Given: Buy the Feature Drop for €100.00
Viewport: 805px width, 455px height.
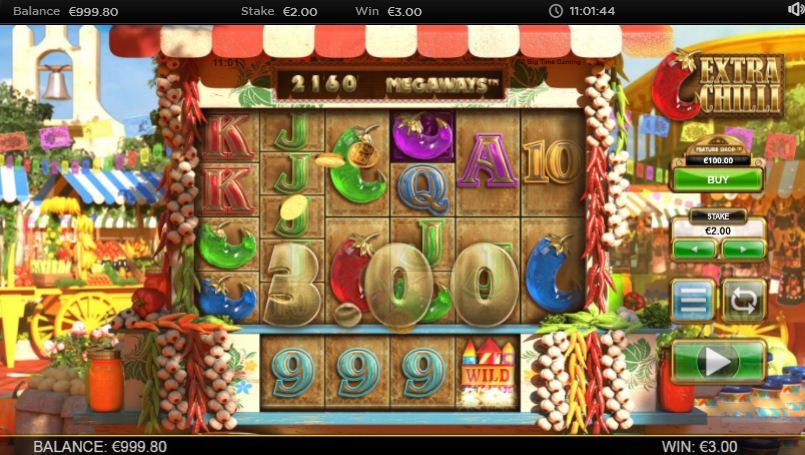Looking at the screenshot, I should (715, 180).
